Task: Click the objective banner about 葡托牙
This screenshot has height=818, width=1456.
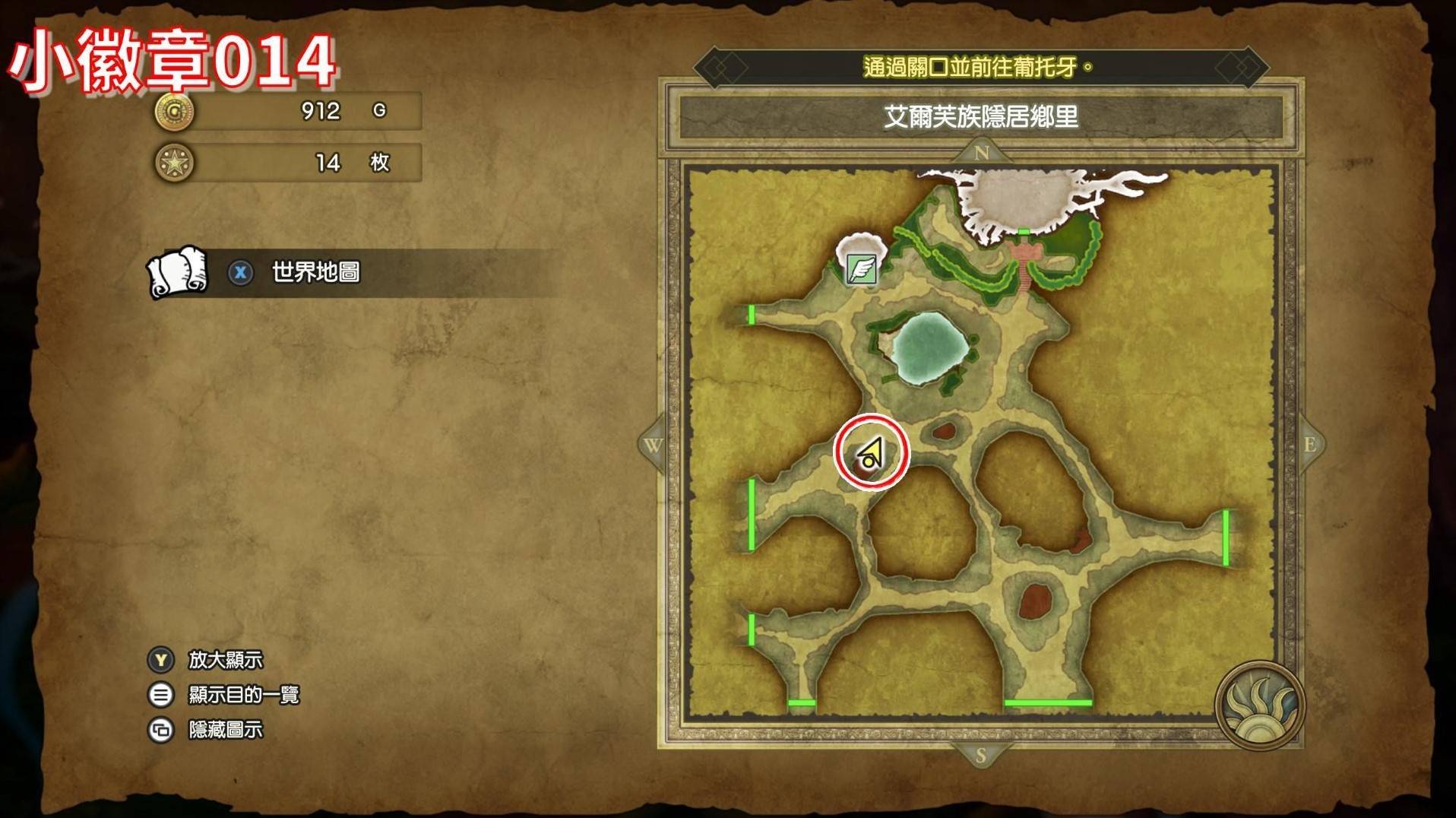Action: click(980, 68)
